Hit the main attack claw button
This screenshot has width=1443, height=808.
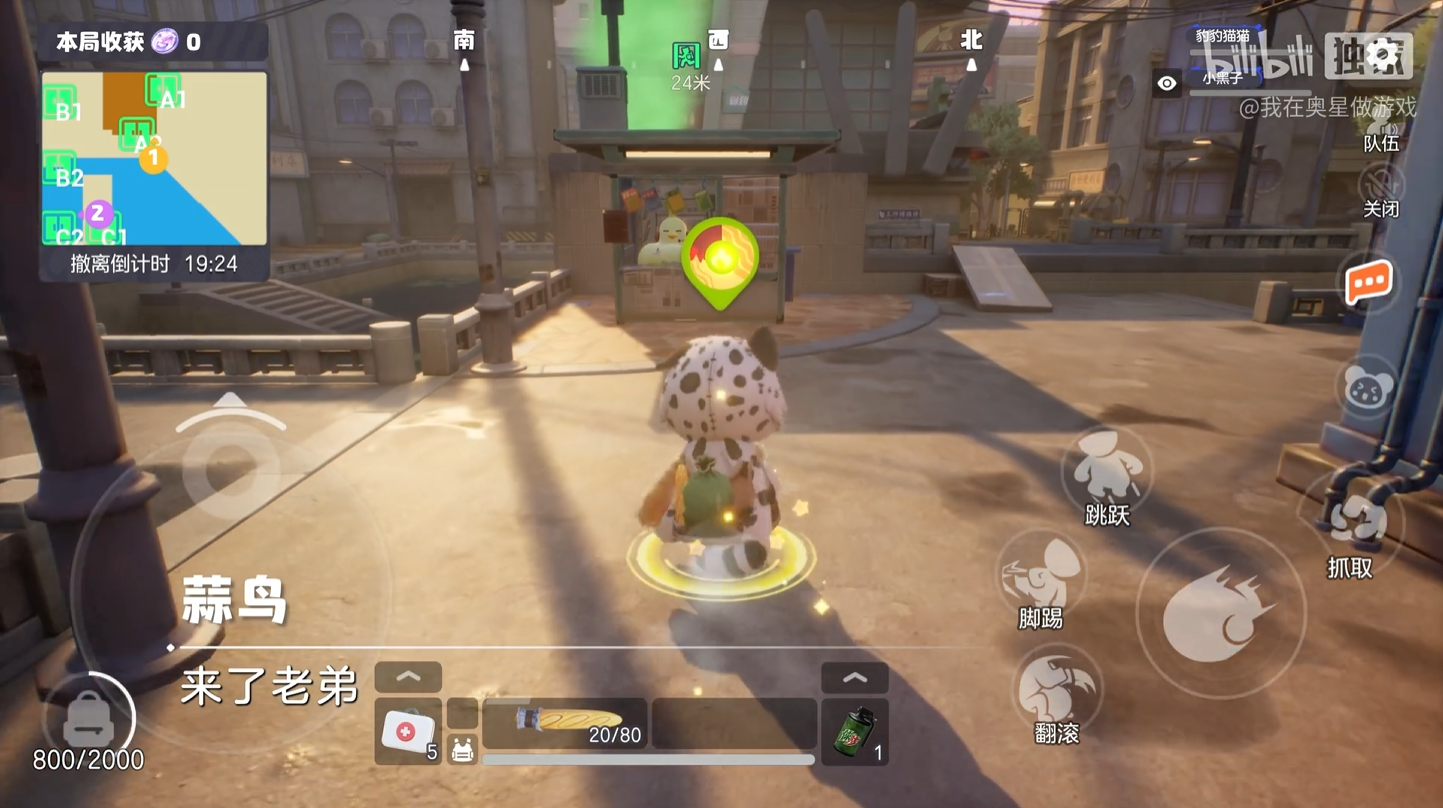(x=1220, y=612)
